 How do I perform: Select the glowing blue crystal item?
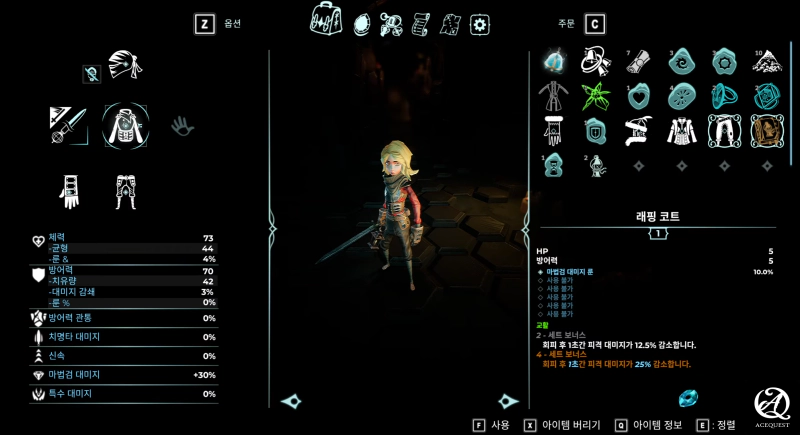point(553,62)
